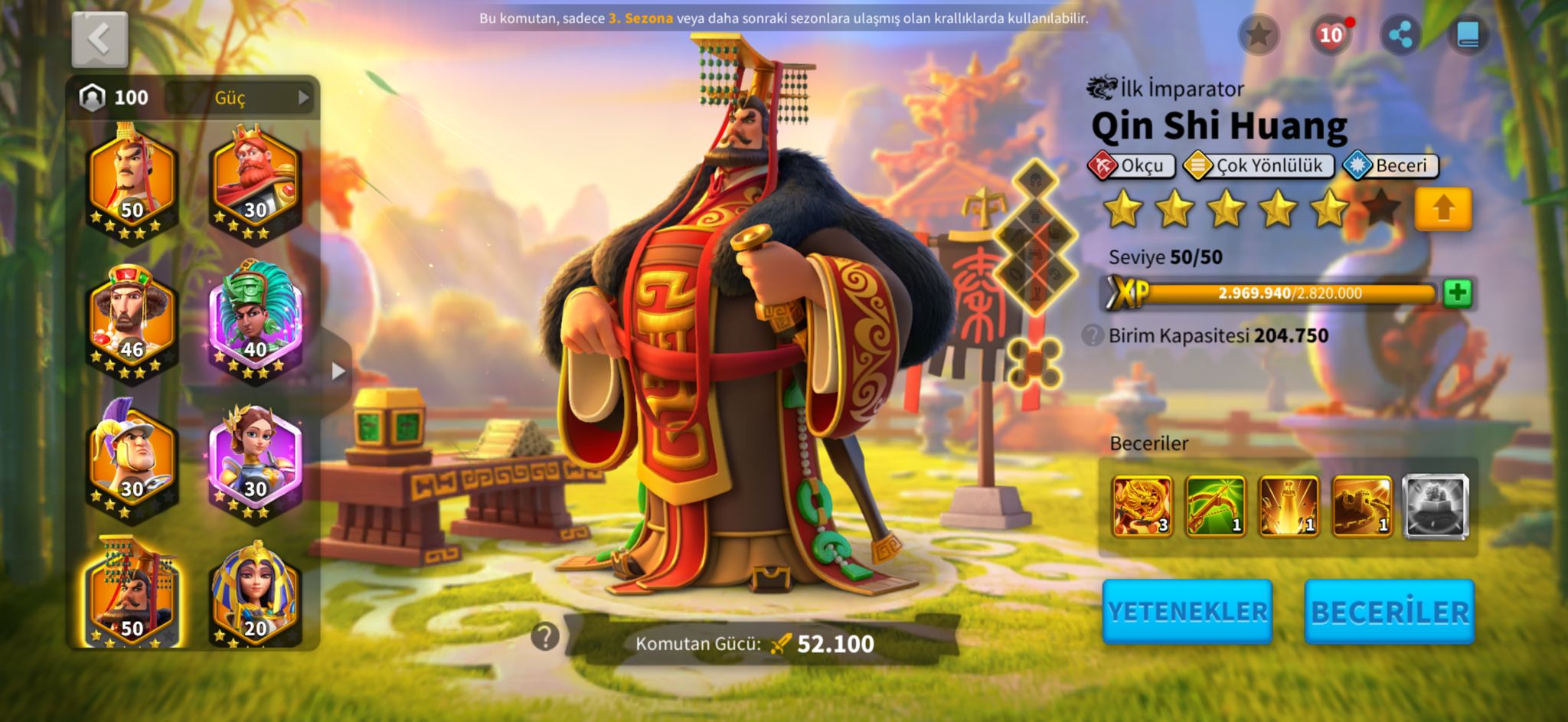Select the level 40 feathered headdress commander
1568x722 pixels.
pos(255,321)
